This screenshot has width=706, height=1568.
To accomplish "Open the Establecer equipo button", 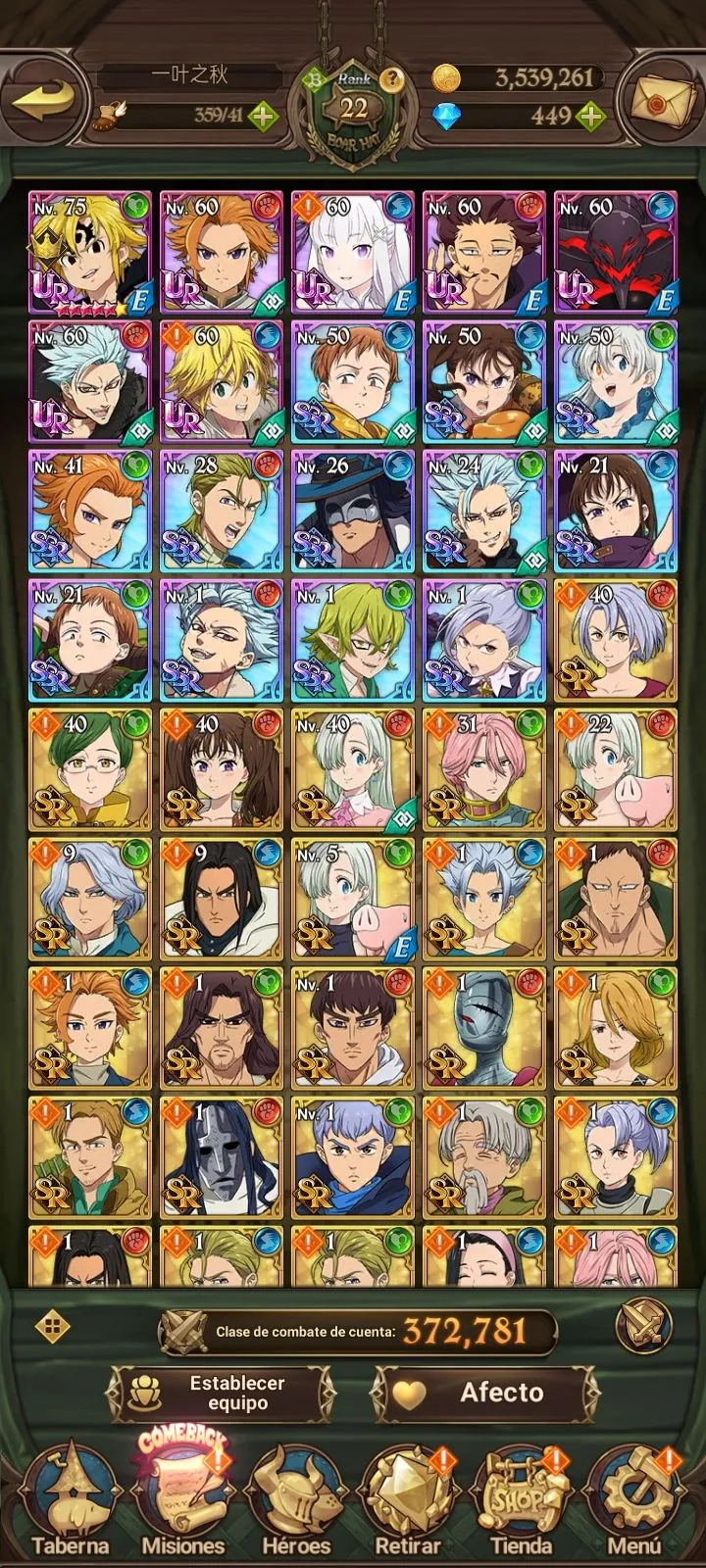I will coord(222,1393).
